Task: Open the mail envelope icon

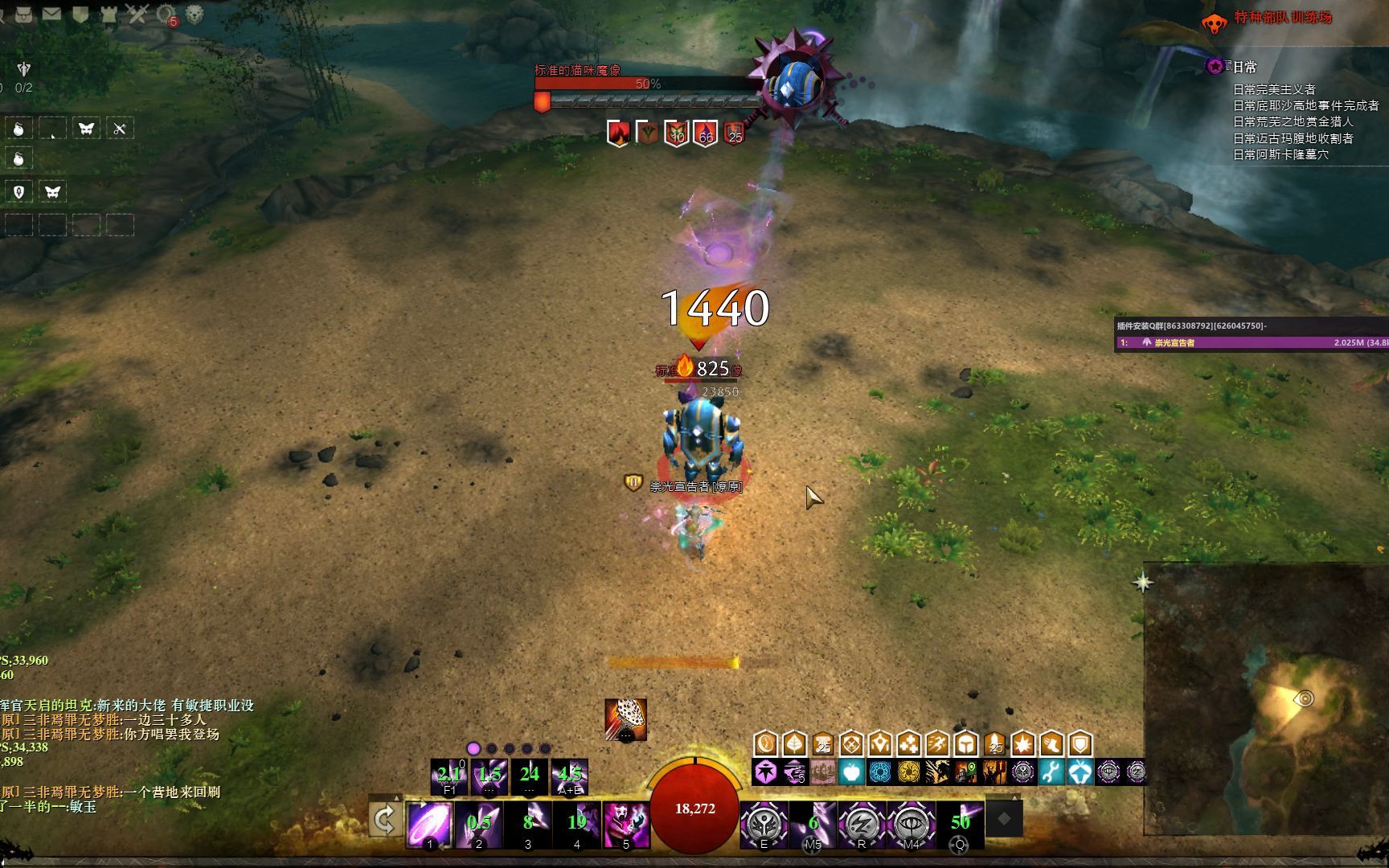Action: [x=51, y=14]
